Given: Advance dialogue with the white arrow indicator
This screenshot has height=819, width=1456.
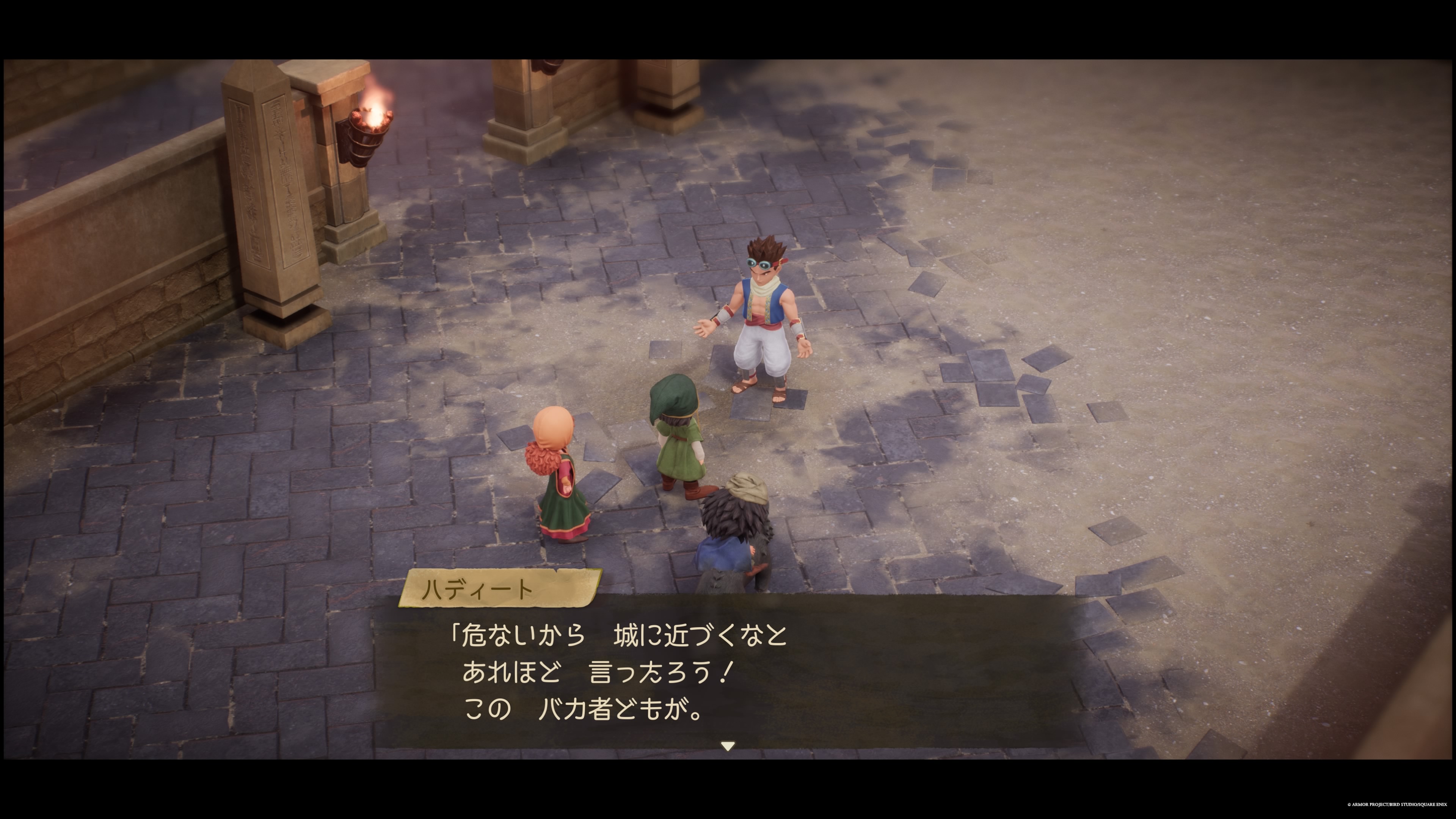Looking at the screenshot, I should 728,746.
